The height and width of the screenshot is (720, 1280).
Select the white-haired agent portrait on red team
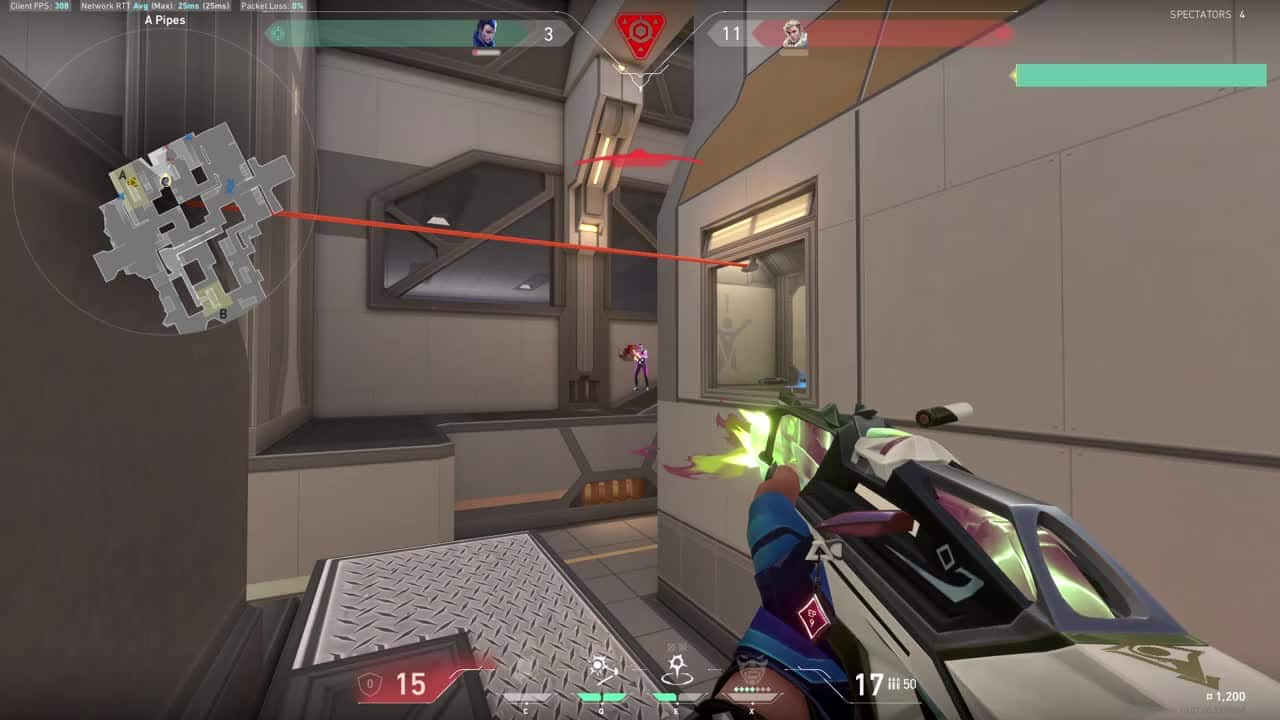[794, 35]
